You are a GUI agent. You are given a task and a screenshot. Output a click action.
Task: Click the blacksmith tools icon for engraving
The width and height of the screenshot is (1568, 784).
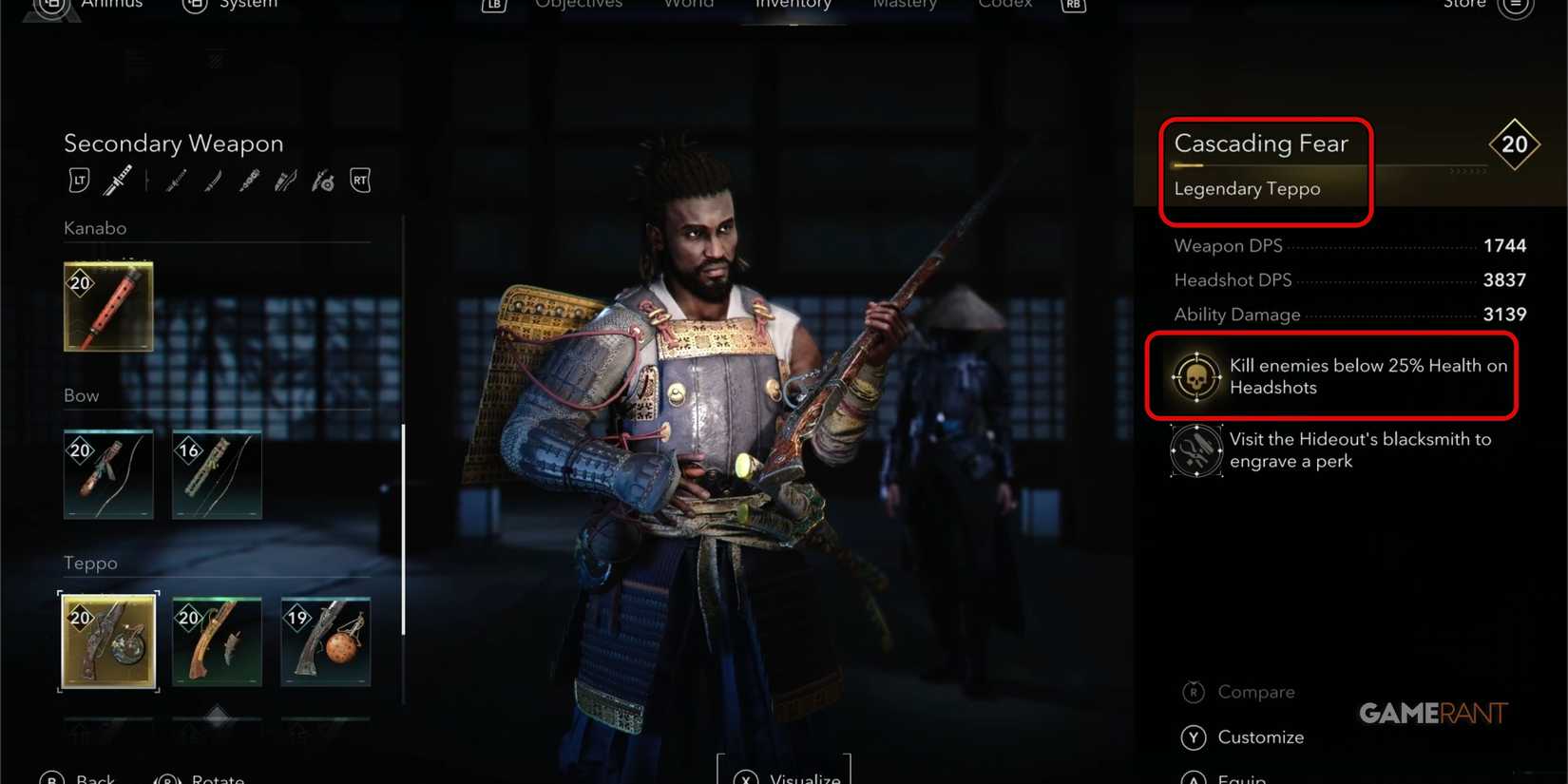tap(1195, 450)
